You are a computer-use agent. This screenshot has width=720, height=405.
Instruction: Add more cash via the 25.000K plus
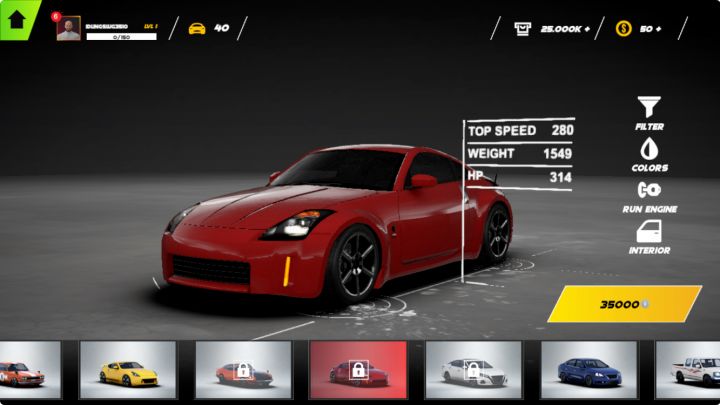(x=585, y=28)
